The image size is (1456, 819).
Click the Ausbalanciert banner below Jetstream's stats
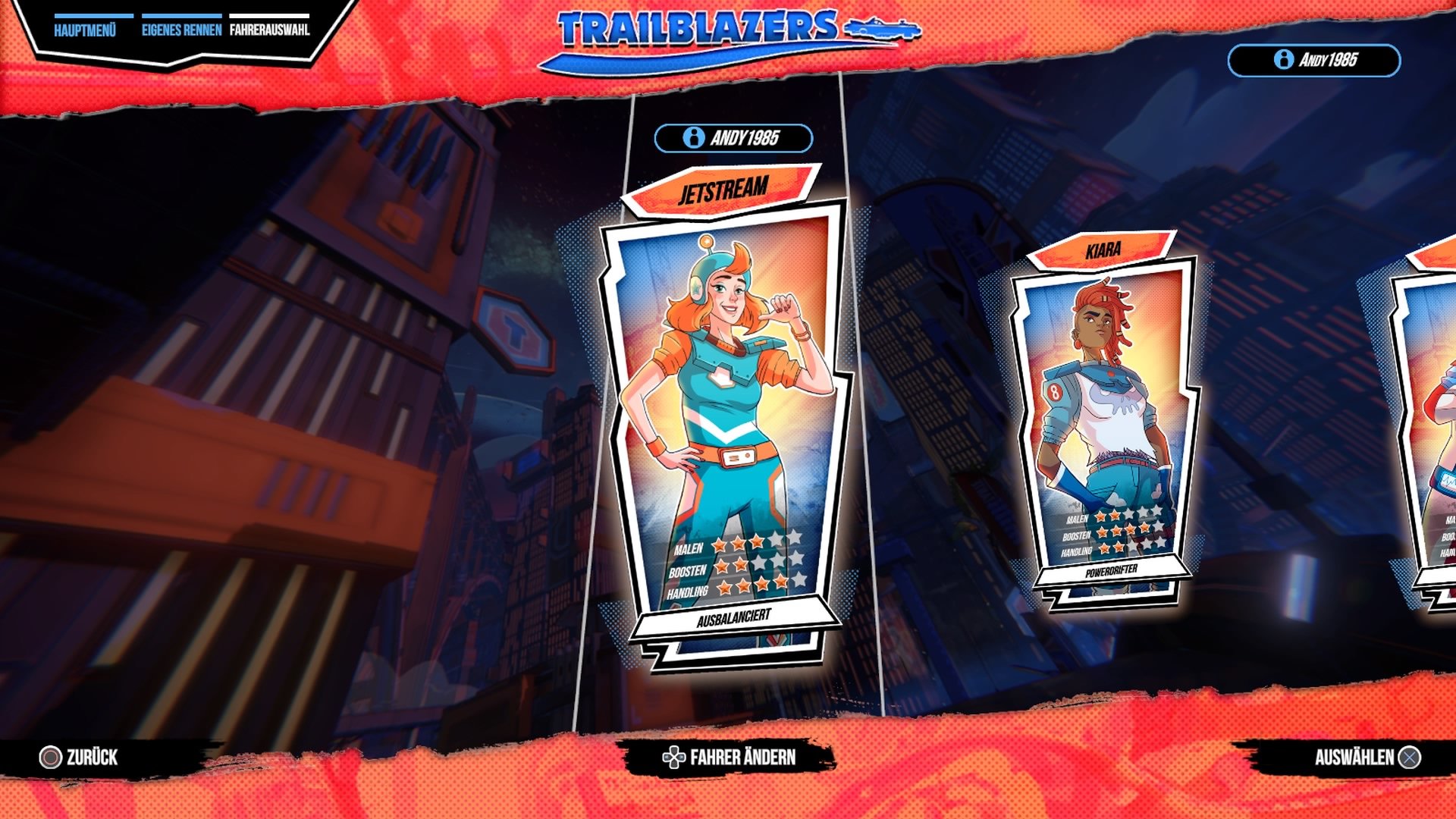(733, 620)
